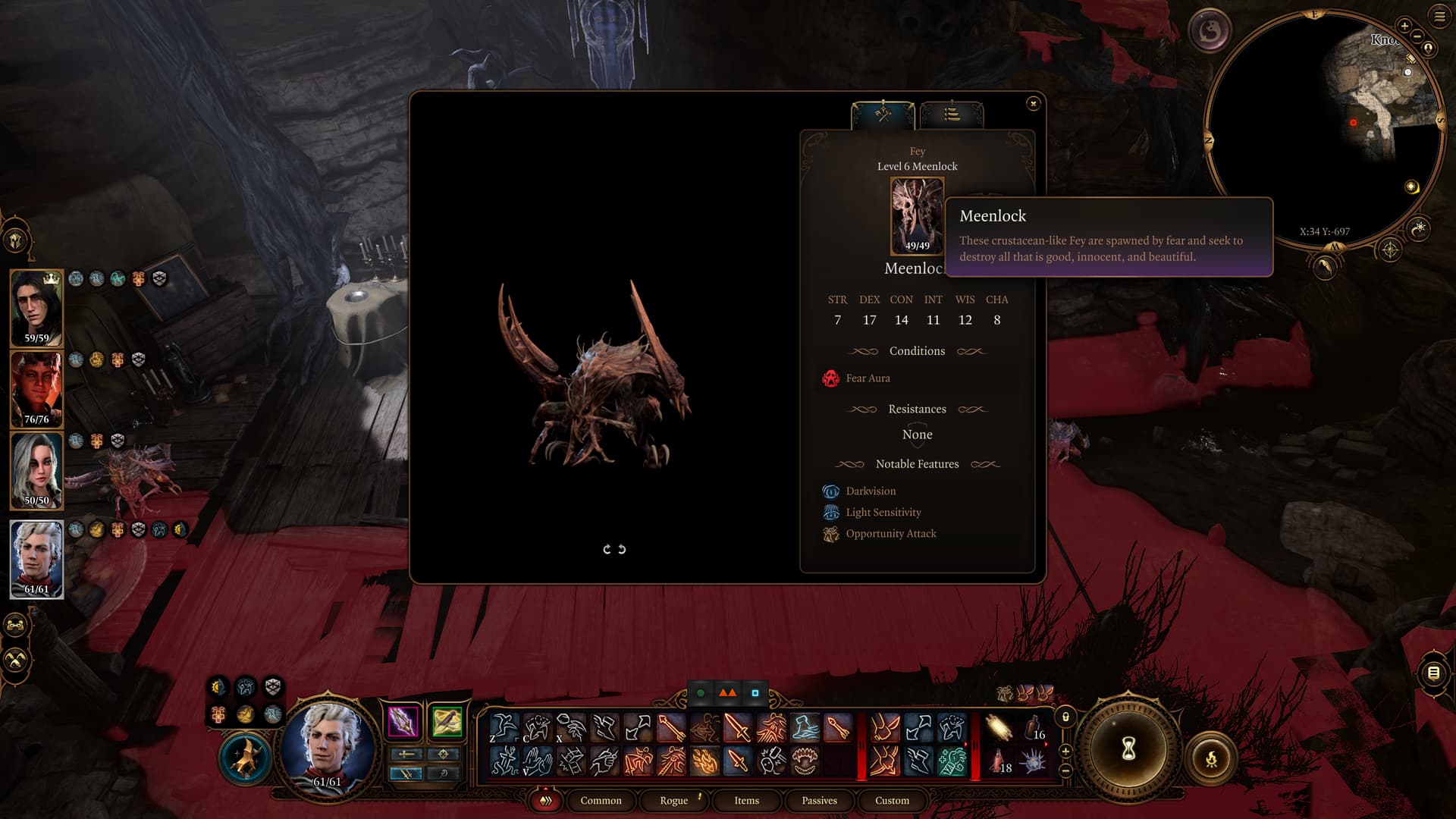The height and width of the screenshot is (819, 1456).
Task: Open the Common hotbar tab
Action: (601, 801)
